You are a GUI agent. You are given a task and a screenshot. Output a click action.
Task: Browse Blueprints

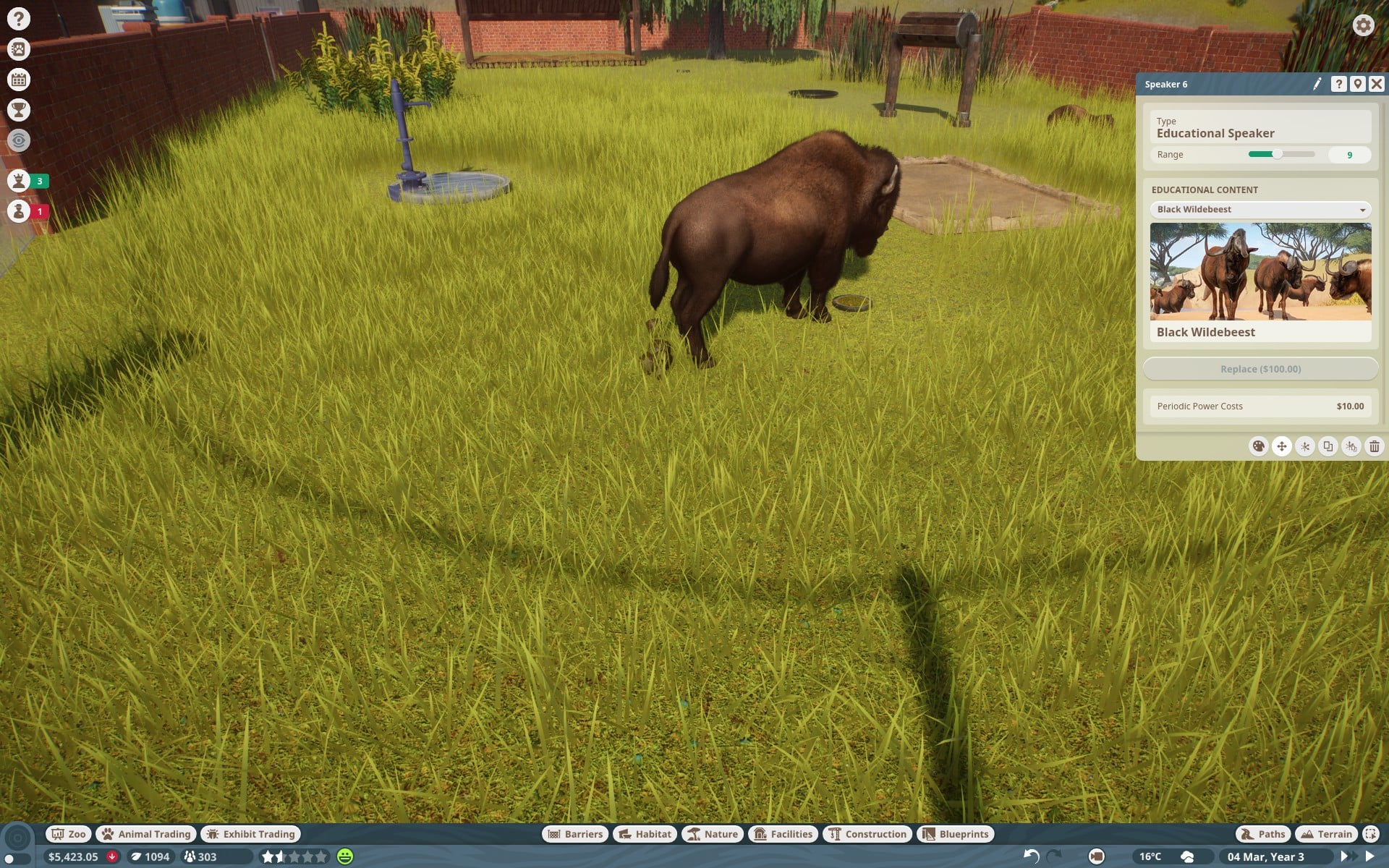coord(956,834)
